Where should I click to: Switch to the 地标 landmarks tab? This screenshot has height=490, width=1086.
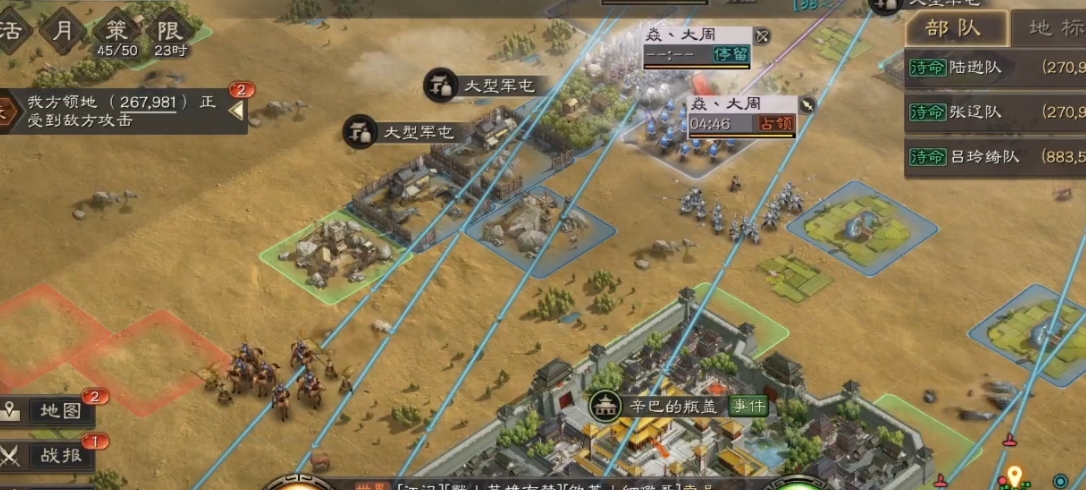click(x=1052, y=28)
